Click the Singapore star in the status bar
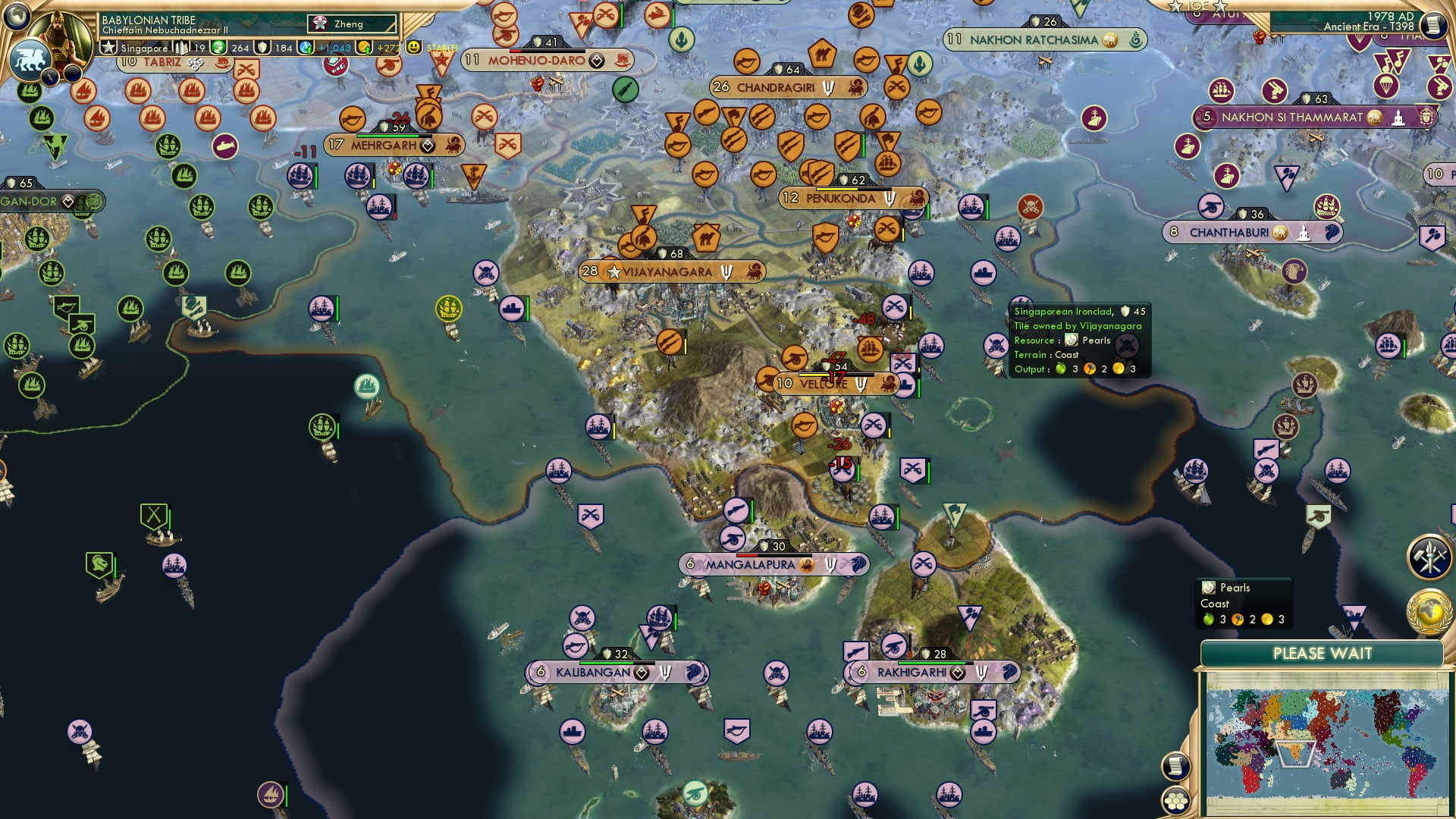 108,47
